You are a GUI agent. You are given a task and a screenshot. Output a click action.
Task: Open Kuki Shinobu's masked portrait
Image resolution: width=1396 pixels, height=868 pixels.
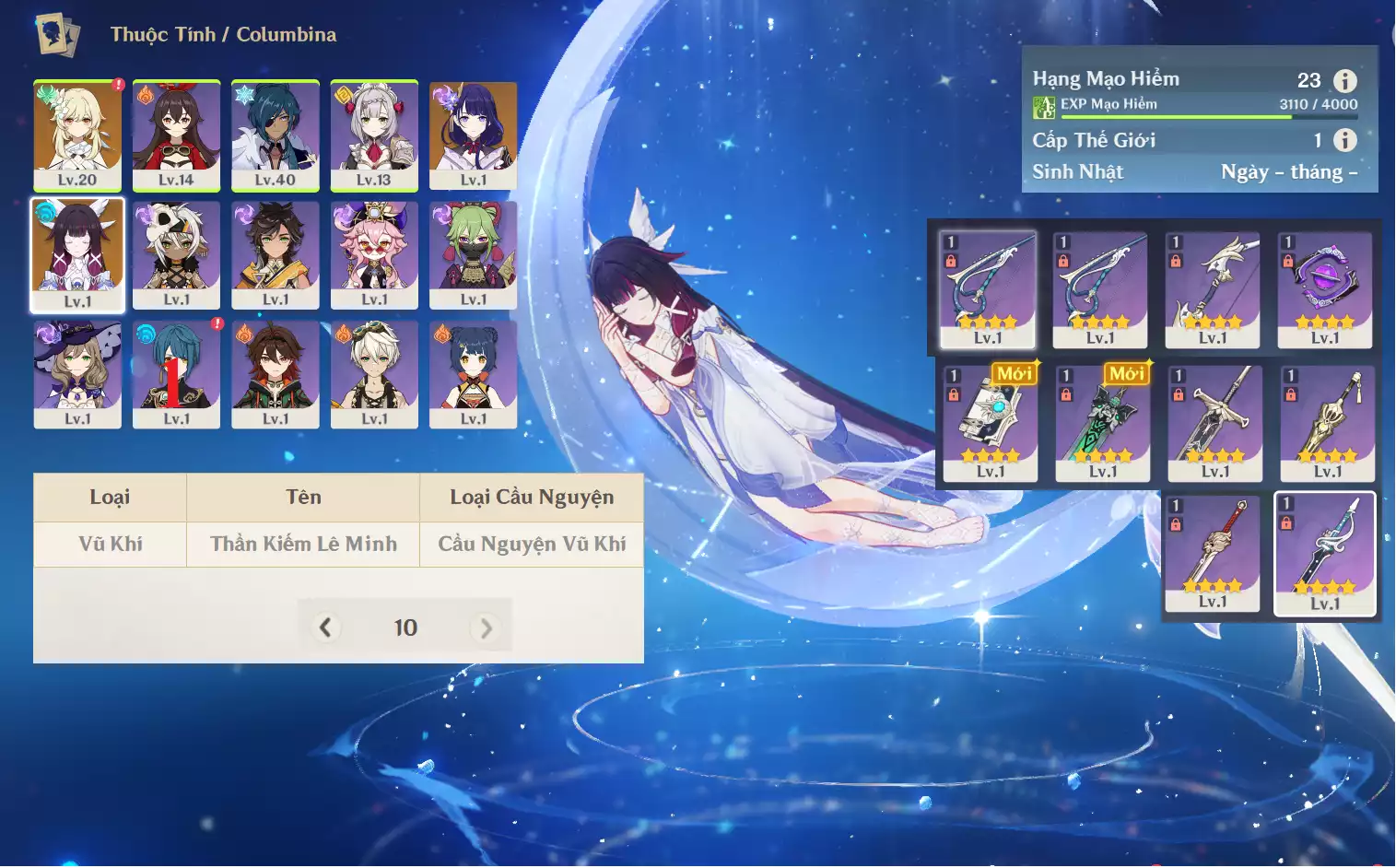[473, 254]
